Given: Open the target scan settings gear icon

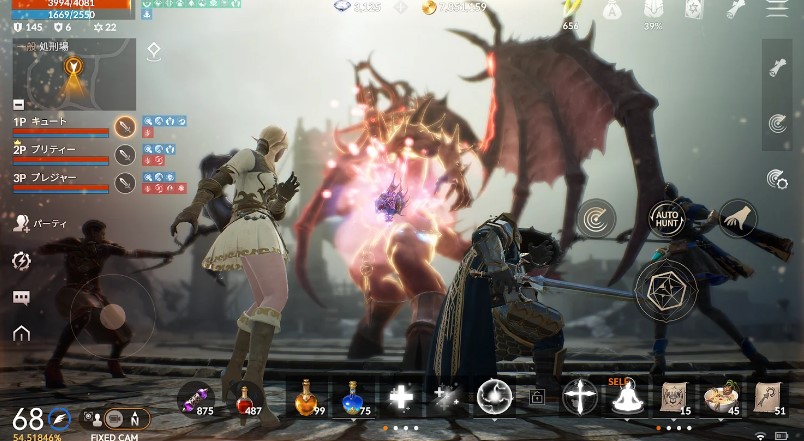Looking at the screenshot, I should (777, 180).
